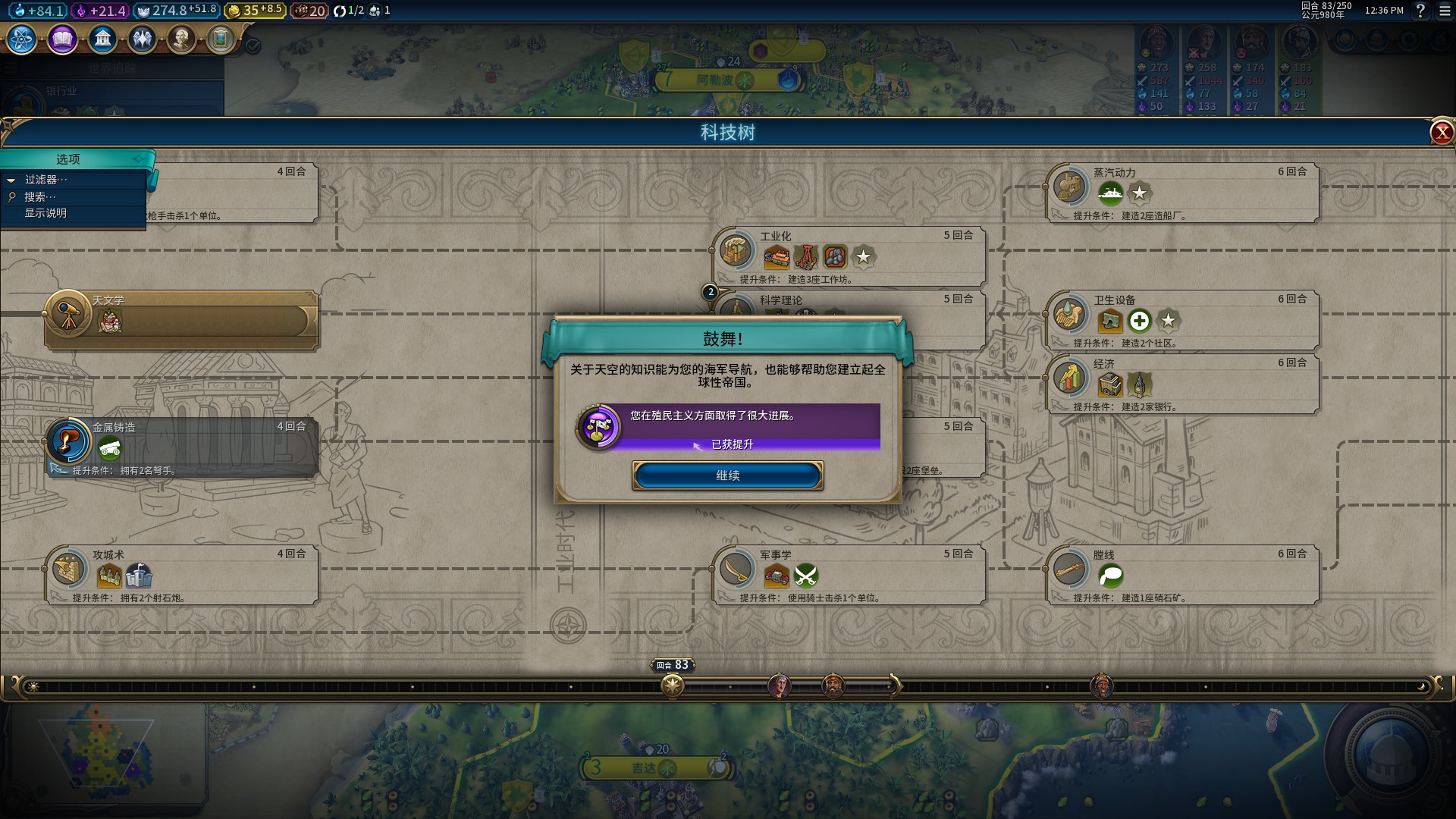Click the 继续 continue button
The height and width of the screenshot is (819, 1456).
click(x=727, y=475)
